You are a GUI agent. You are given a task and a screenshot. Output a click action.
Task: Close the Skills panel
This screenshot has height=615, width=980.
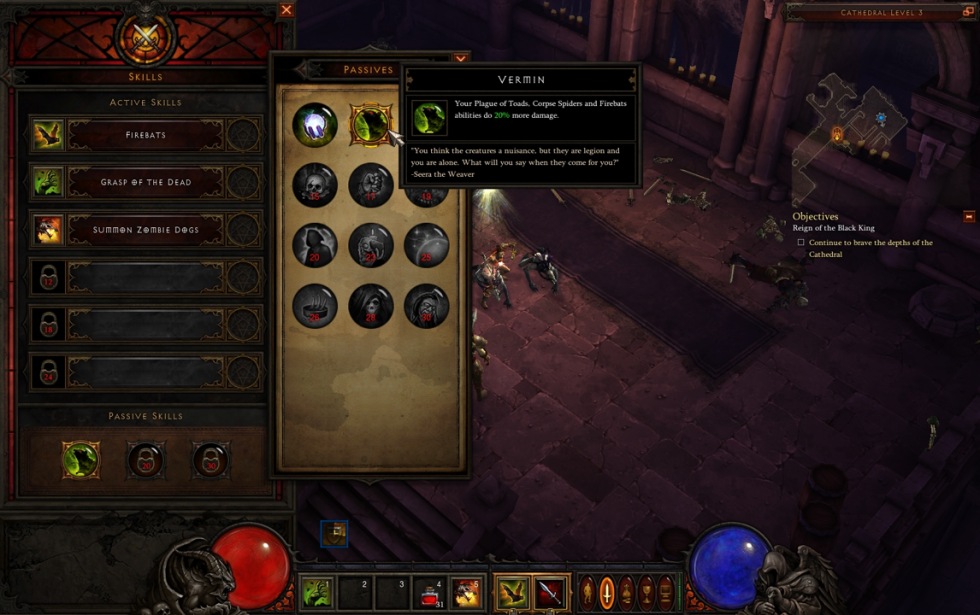tap(287, 10)
